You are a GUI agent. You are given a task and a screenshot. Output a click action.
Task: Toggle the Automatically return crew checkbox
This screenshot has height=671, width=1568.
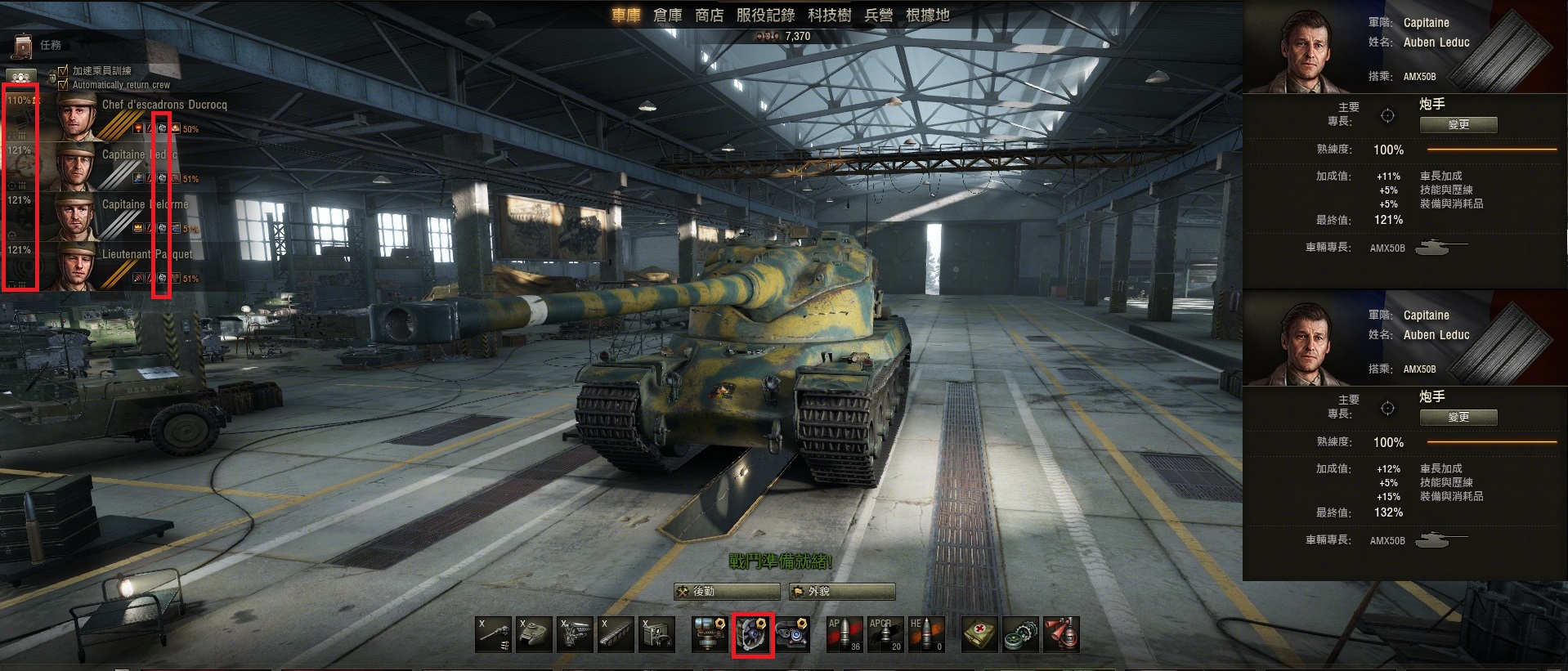click(64, 84)
